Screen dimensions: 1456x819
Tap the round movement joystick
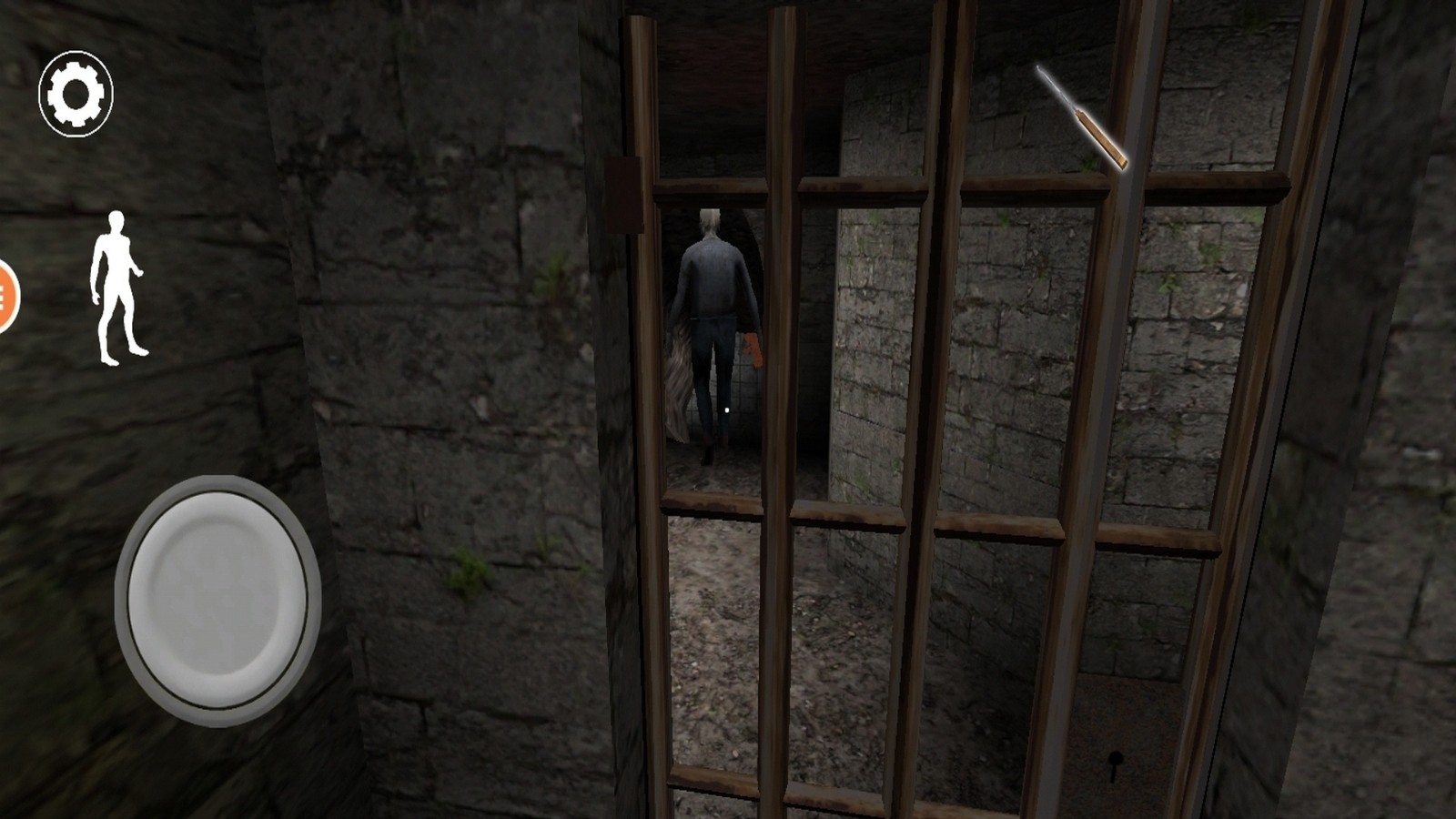coord(217,600)
